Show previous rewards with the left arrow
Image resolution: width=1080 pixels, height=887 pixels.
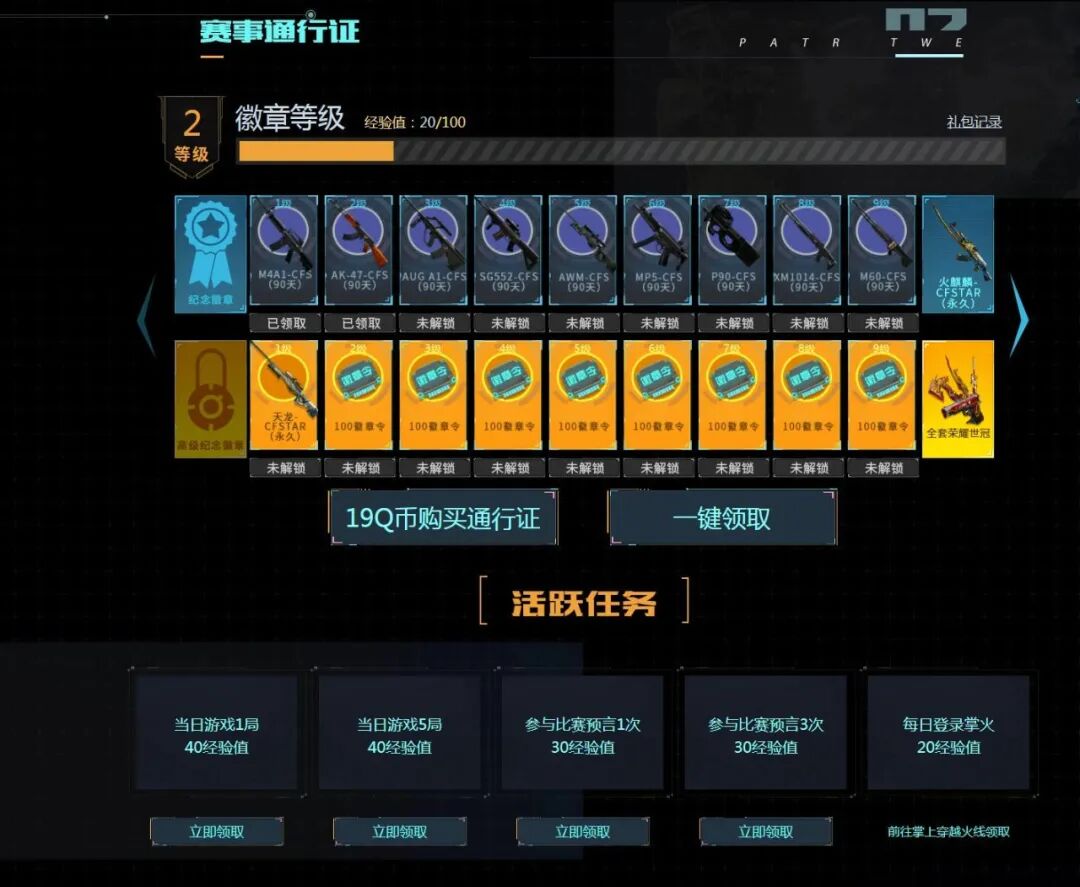(x=146, y=316)
